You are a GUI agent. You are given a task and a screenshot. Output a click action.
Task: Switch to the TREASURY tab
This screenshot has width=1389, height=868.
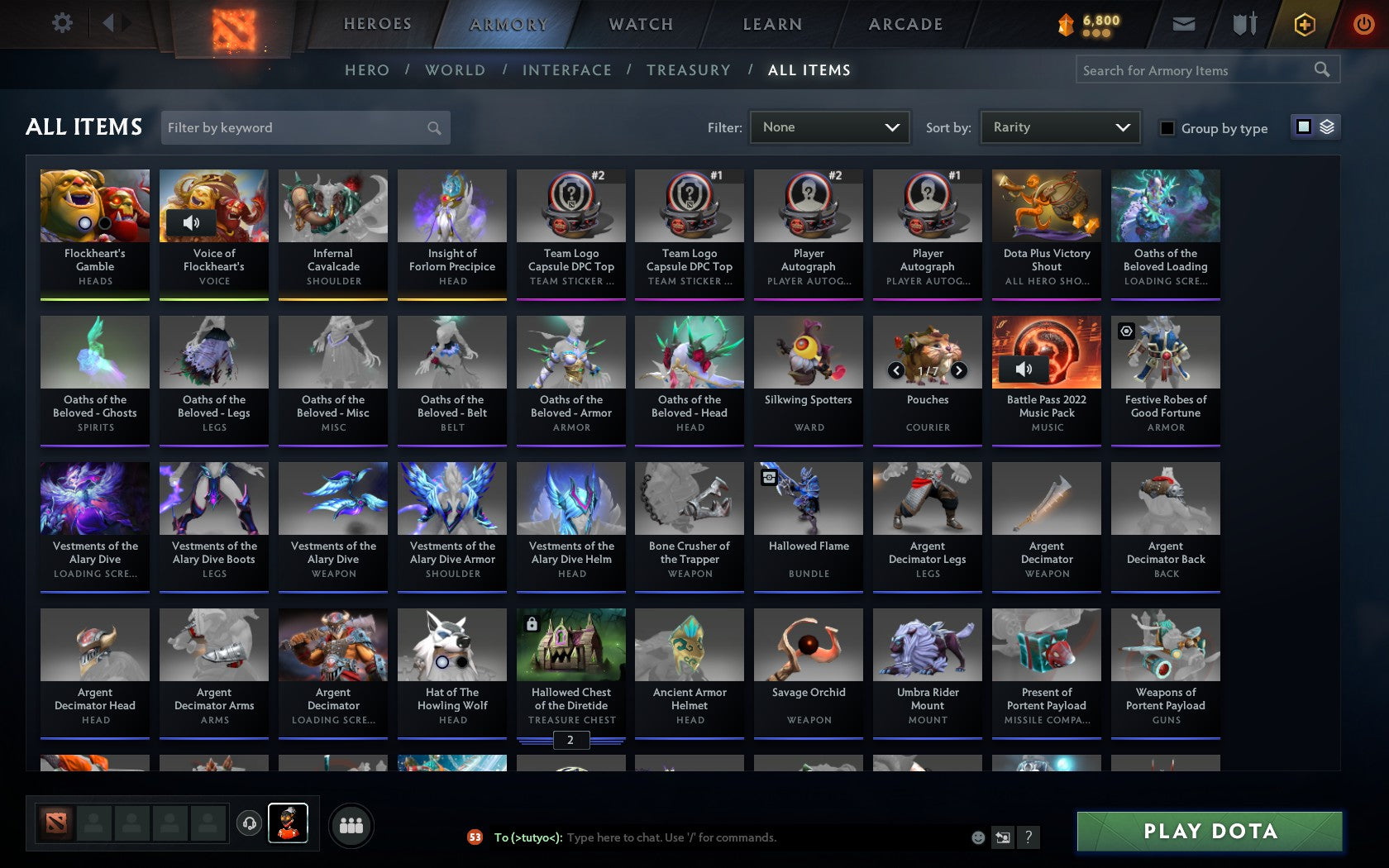(689, 70)
